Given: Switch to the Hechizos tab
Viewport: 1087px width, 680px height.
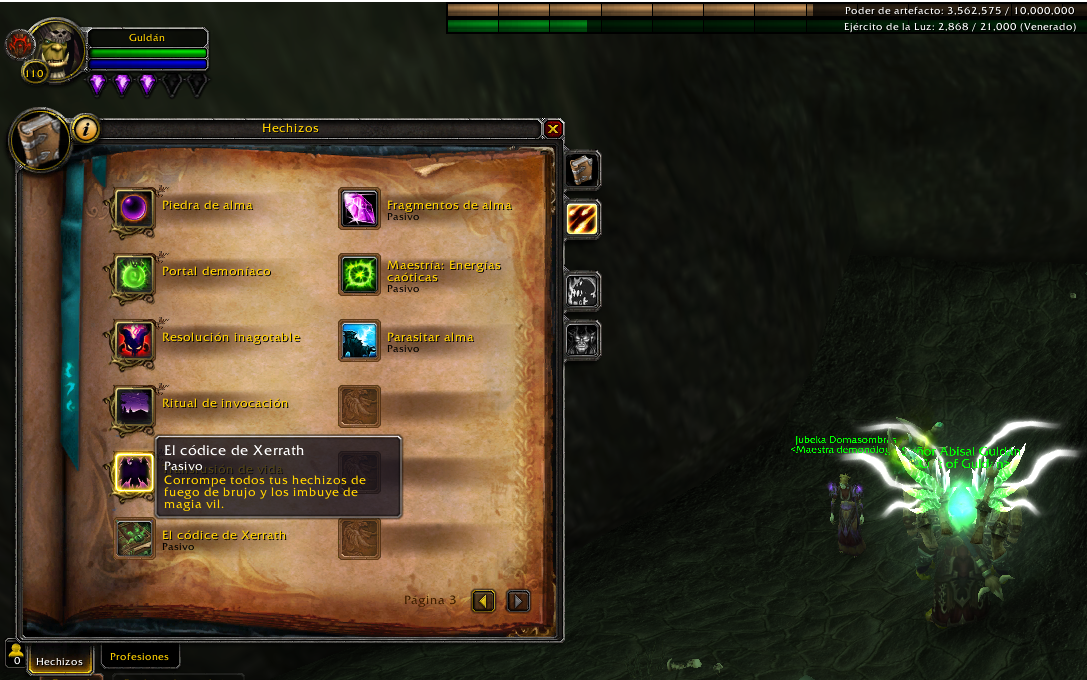Looking at the screenshot, I should tap(60, 661).
